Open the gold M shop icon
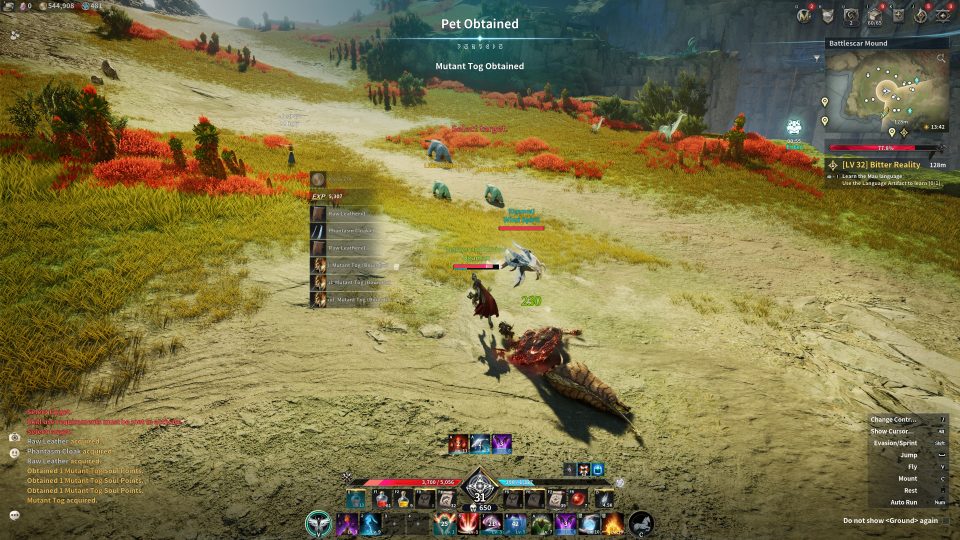The image size is (960, 540). (804, 15)
